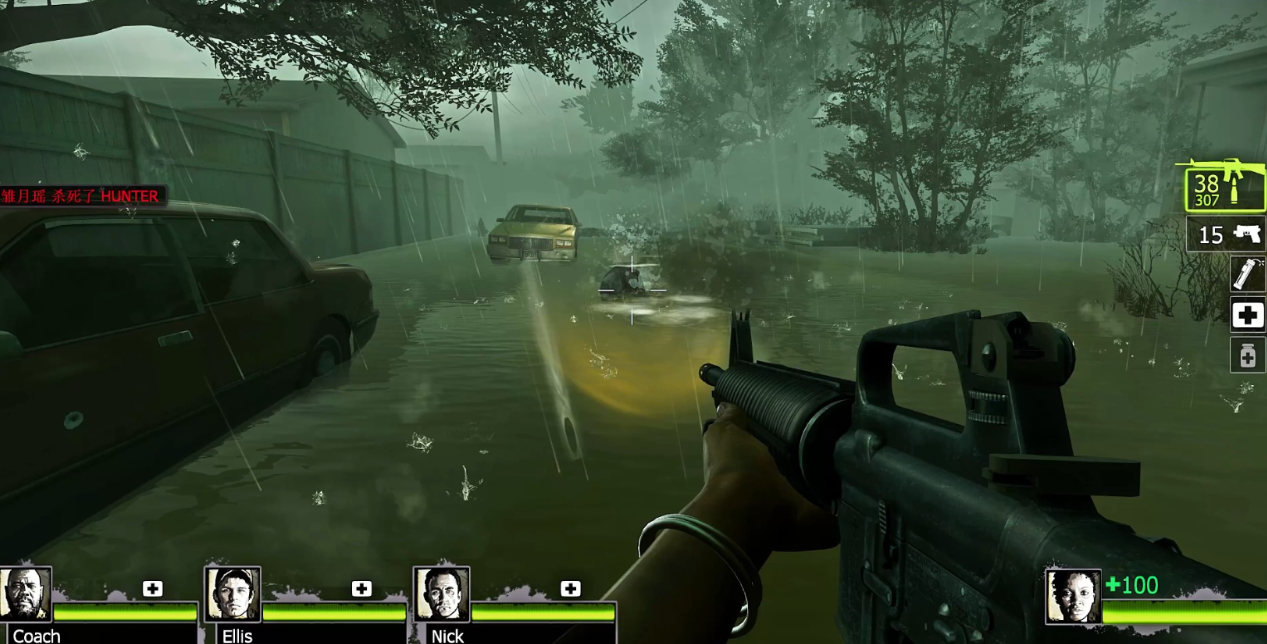Viewport: 1267px width, 644px height.
Task: Click the HUNTER kill feed message
Action: coord(80,196)
